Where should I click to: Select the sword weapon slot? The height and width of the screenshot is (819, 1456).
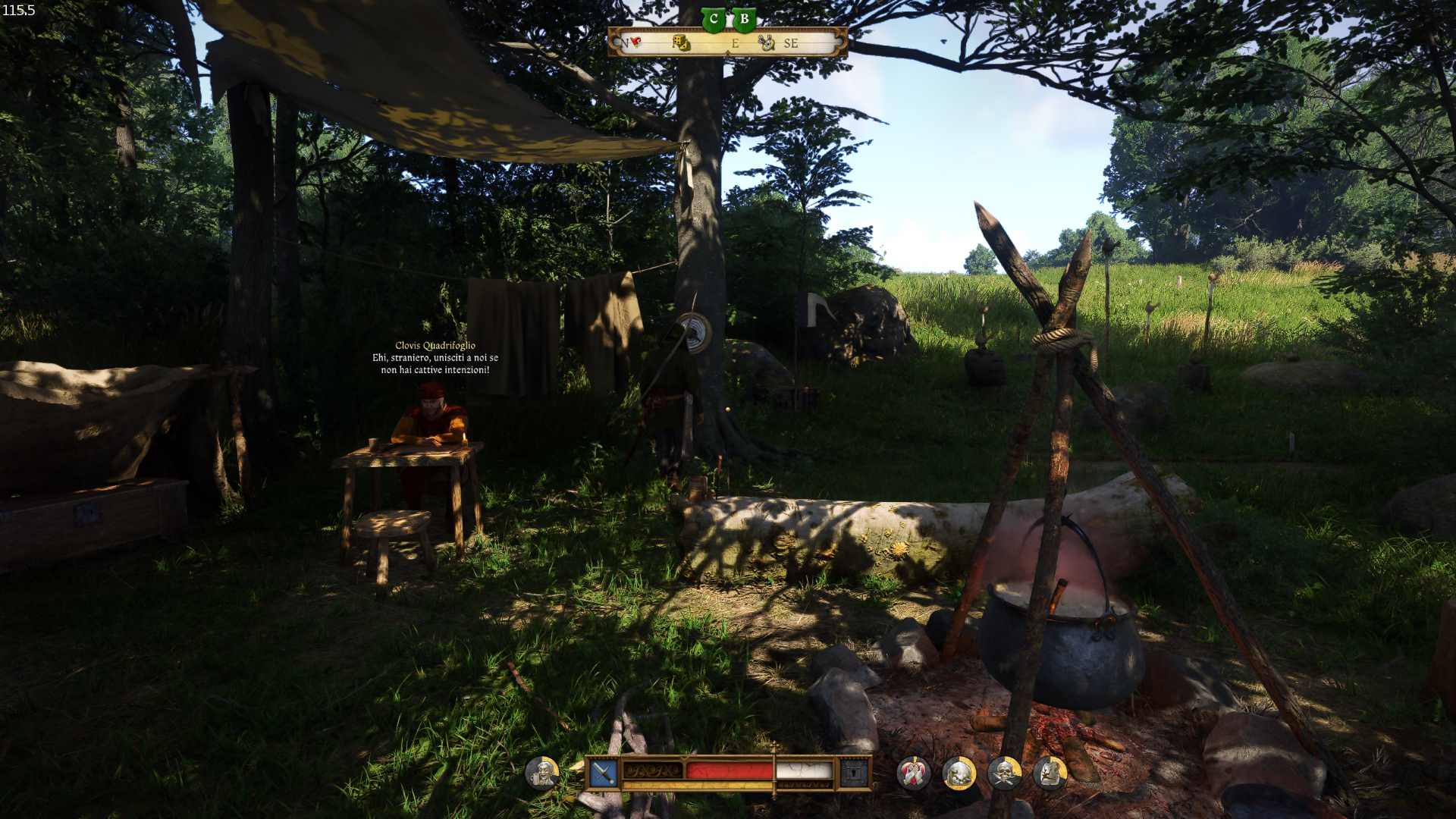[604, 773]
